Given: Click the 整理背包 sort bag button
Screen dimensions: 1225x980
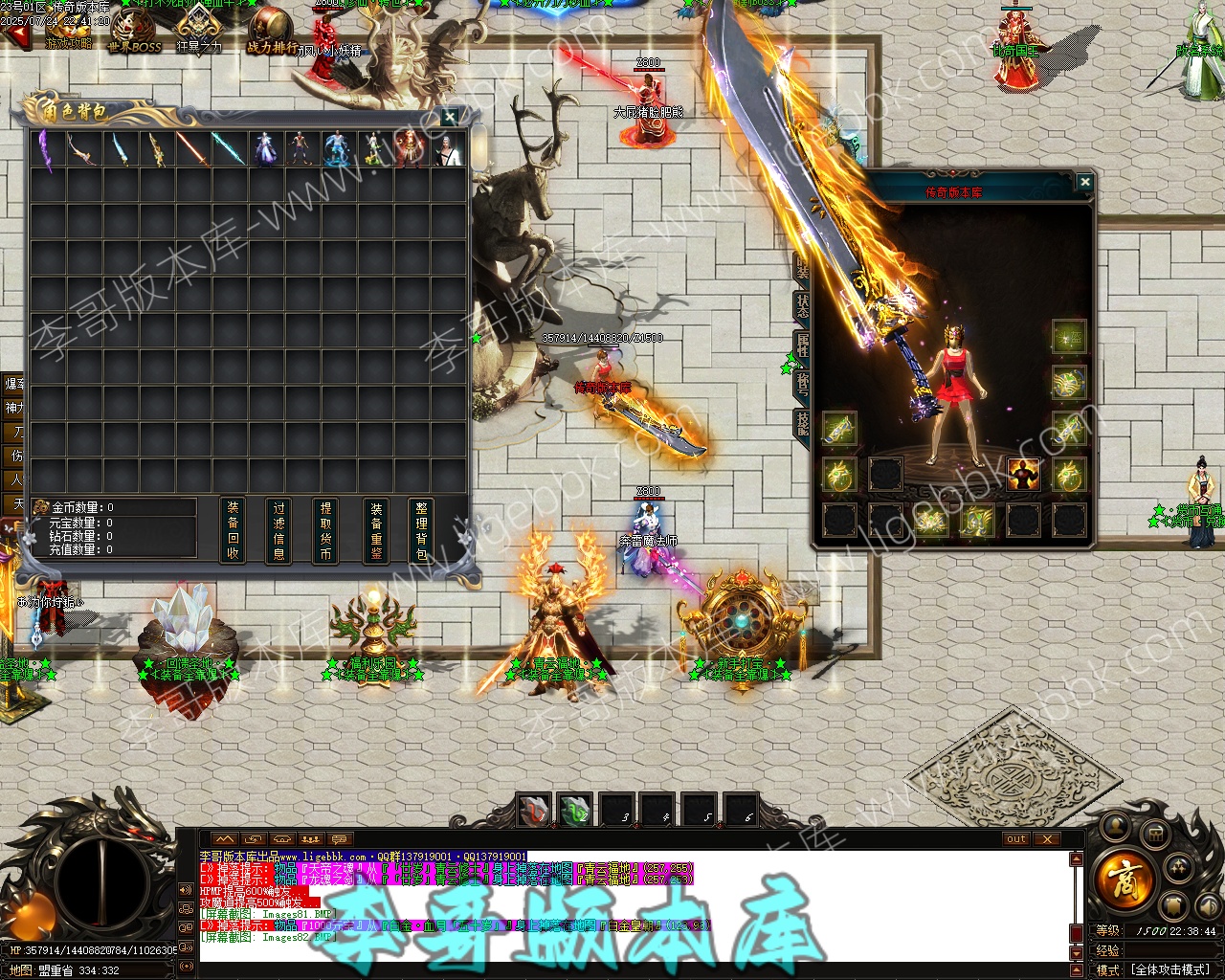Looking at the screenshot, I should coord(421,530).
